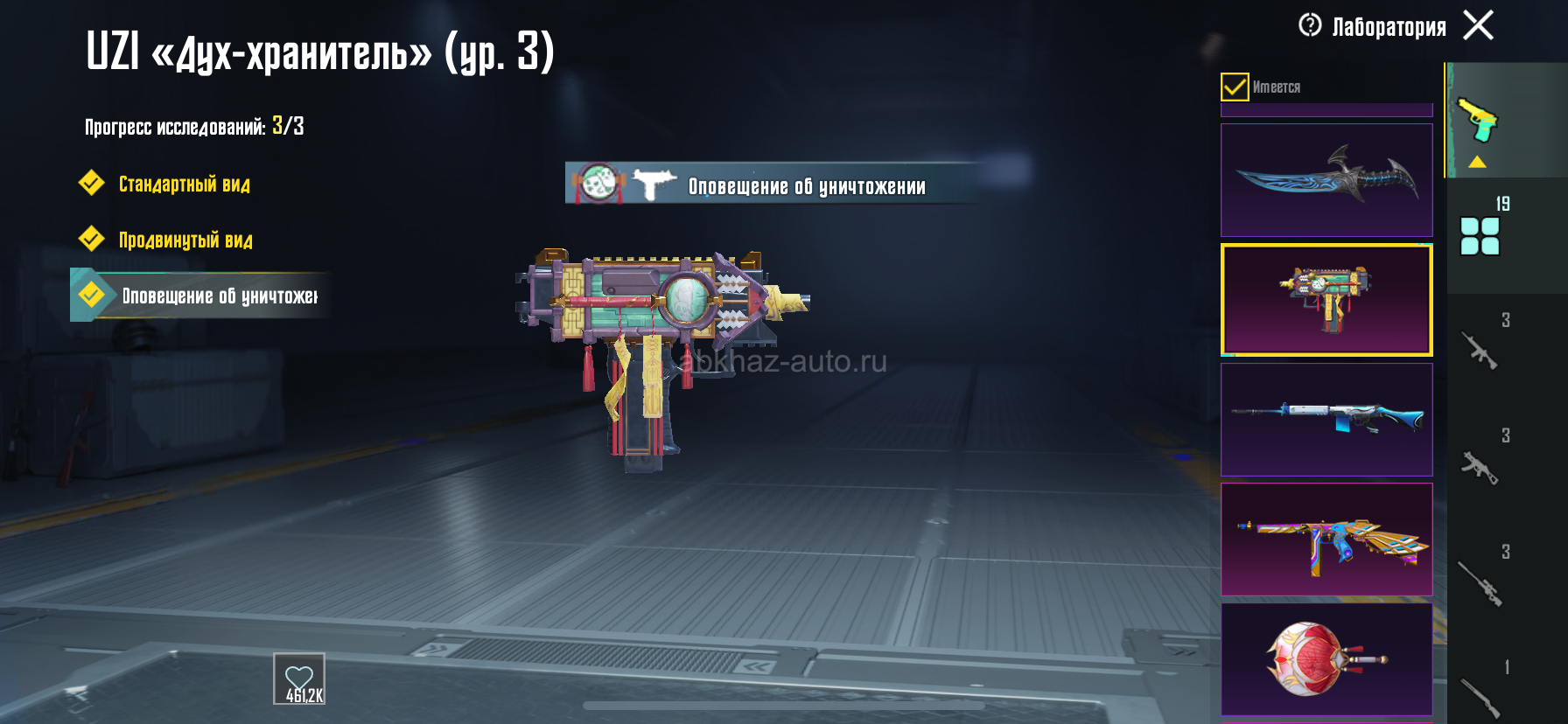This screenshot has height=724, width=1568.
Task: Show the "Продвинутый вид" advanced appearance
Action: coord(185,240)
